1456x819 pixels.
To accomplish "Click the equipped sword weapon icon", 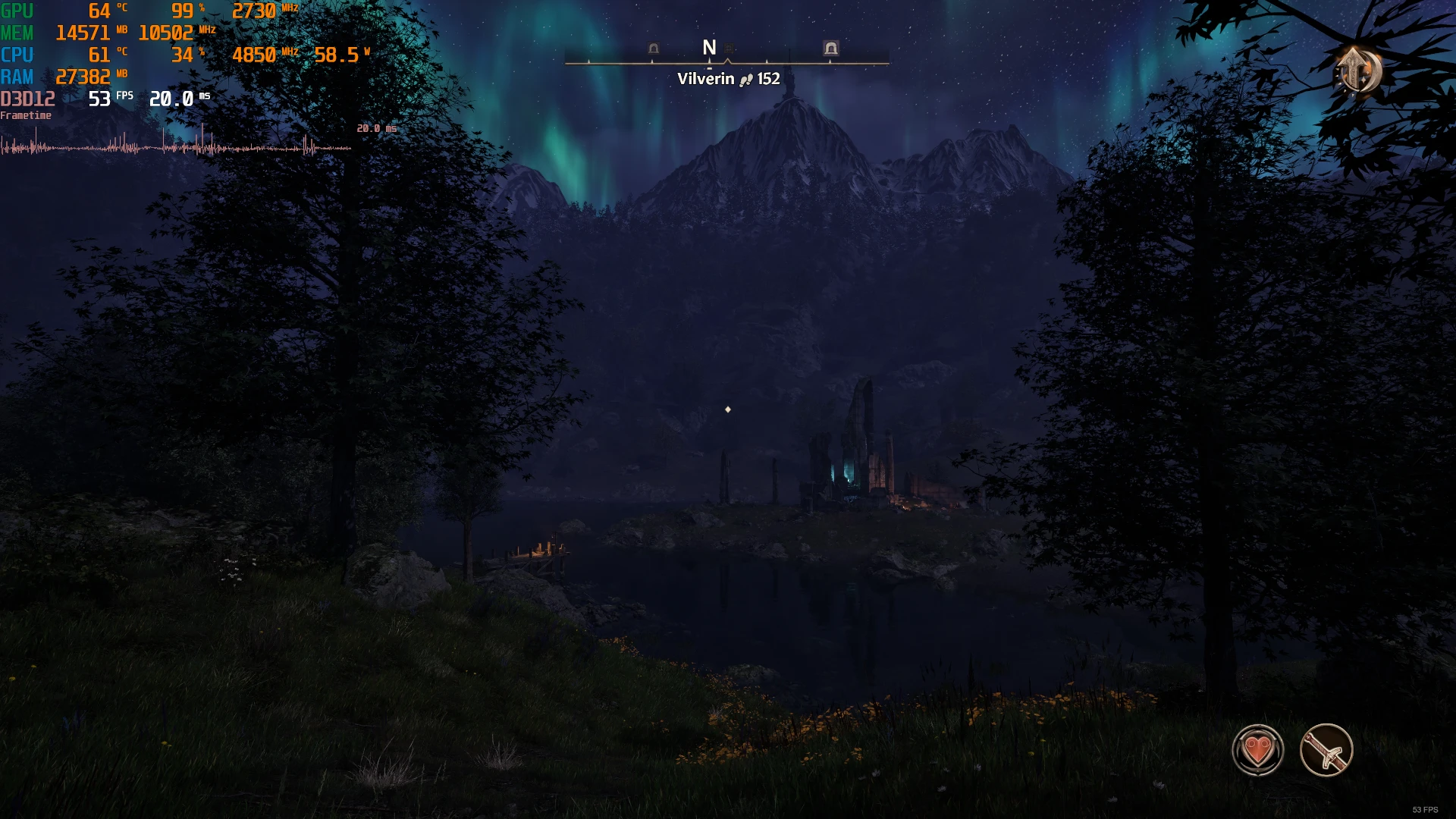I will (1326, 750).
